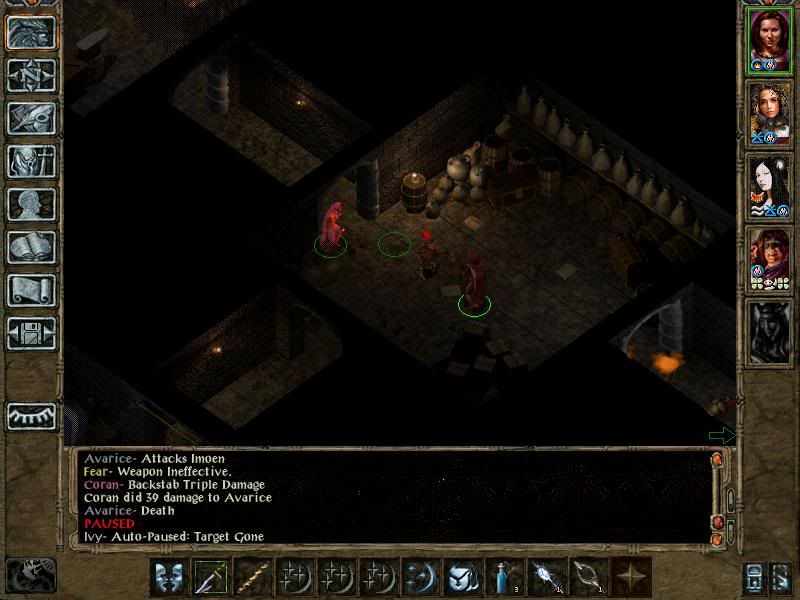Select the red-hooded character's portrait

click(x=769, y=259)
